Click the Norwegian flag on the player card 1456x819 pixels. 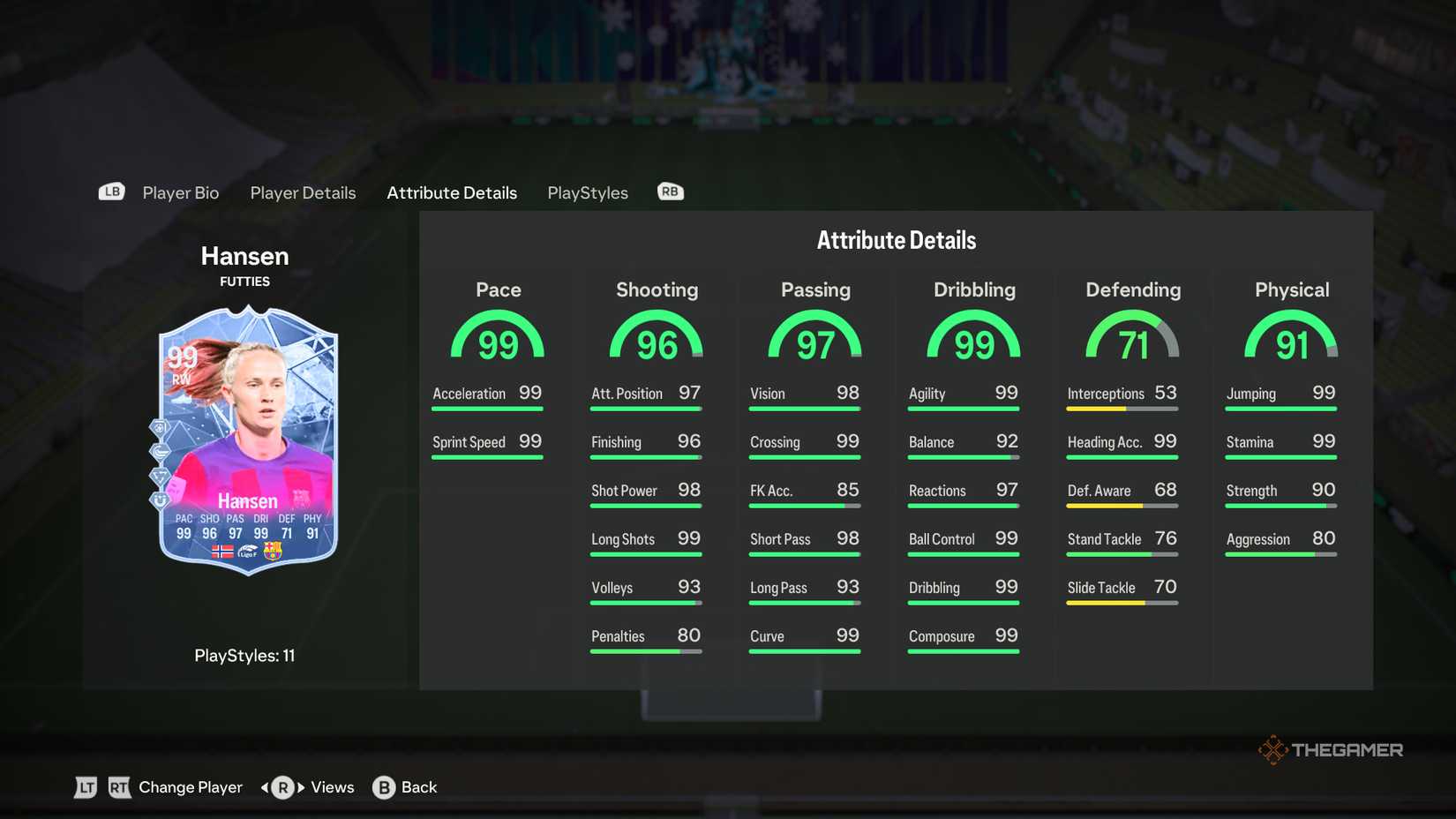(x=223, y=552)
